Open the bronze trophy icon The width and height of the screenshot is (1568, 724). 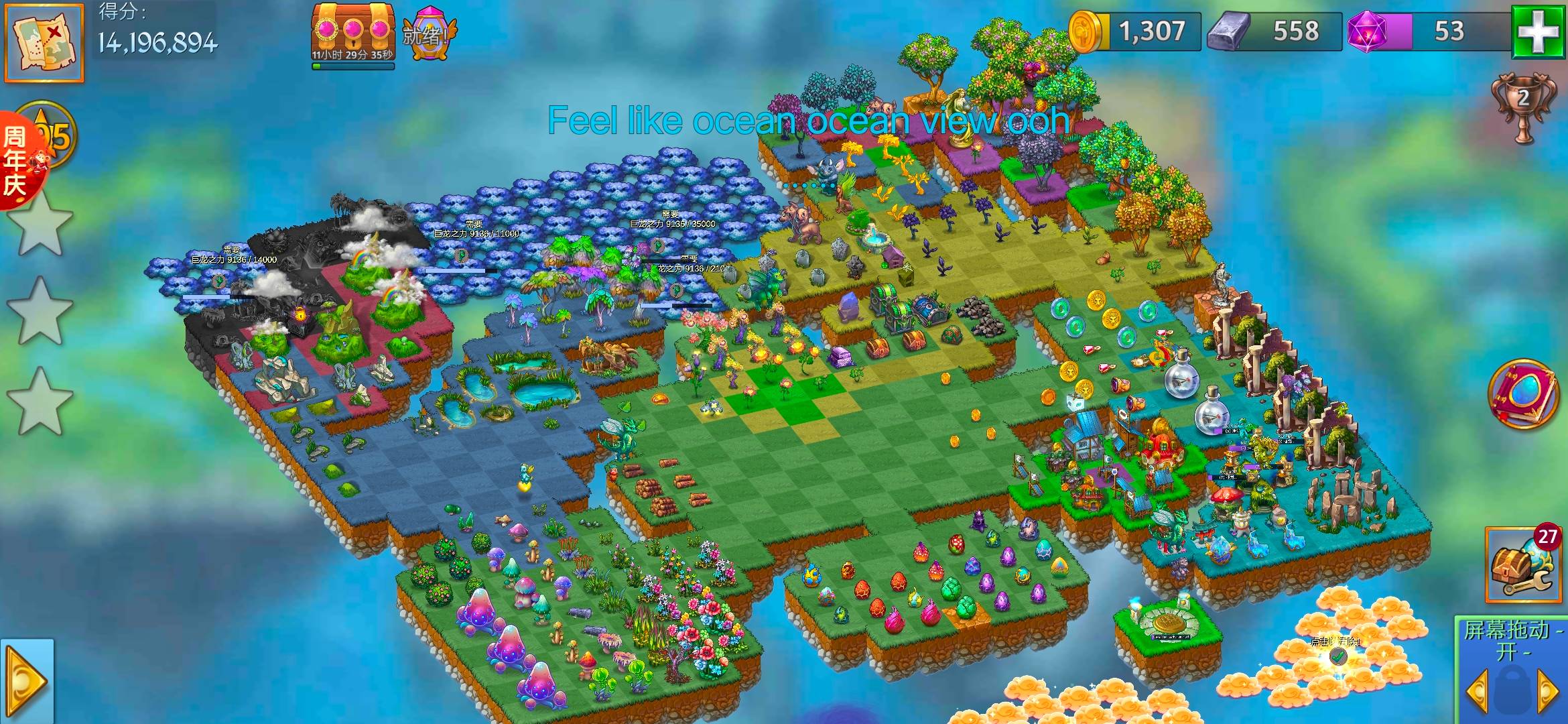point(1522,107)
